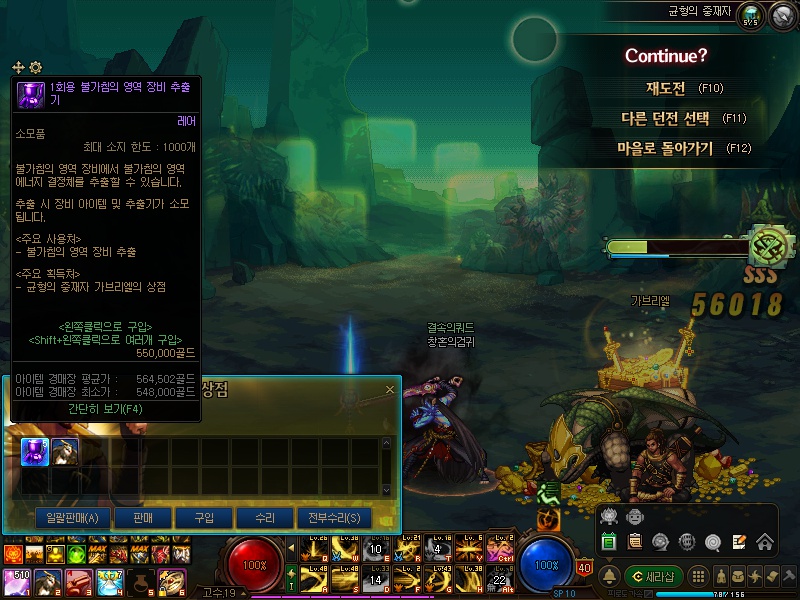This screenshot has width=800, height=600.
Task: Repair everything with 전부수리(S)
Action: (334, 518)
